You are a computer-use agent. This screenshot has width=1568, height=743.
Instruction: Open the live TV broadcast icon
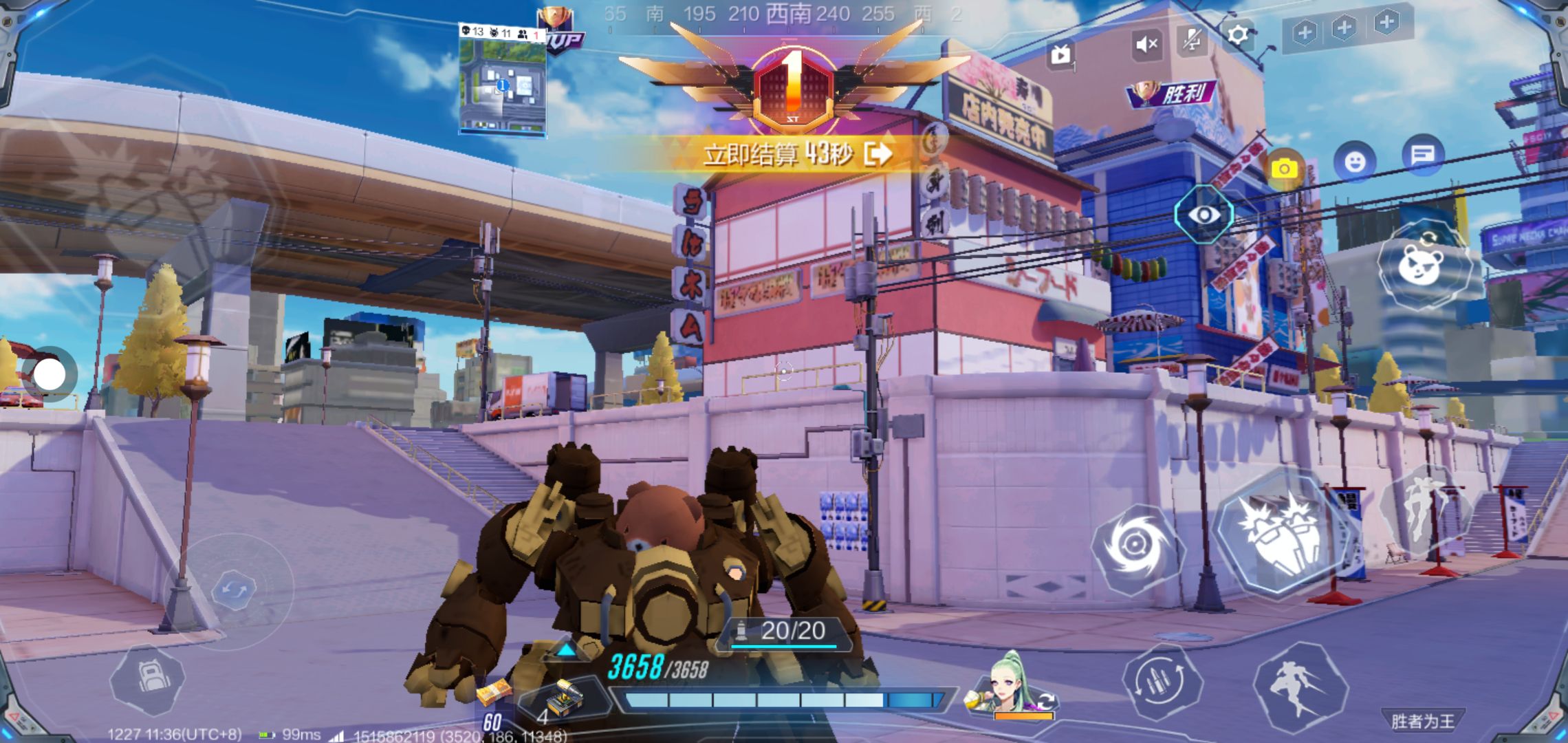coord(1061,54)
